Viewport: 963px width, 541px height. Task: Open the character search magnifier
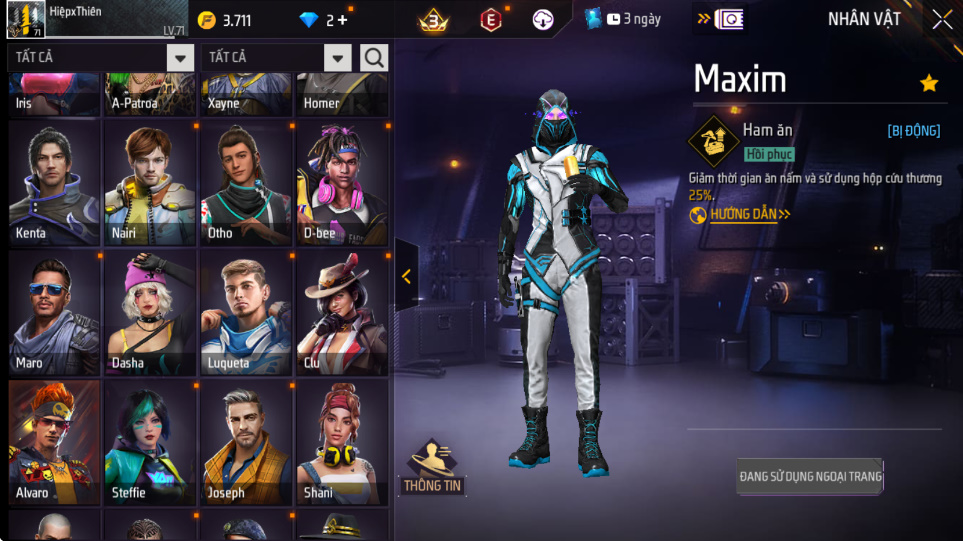click(x=374, y=58)
